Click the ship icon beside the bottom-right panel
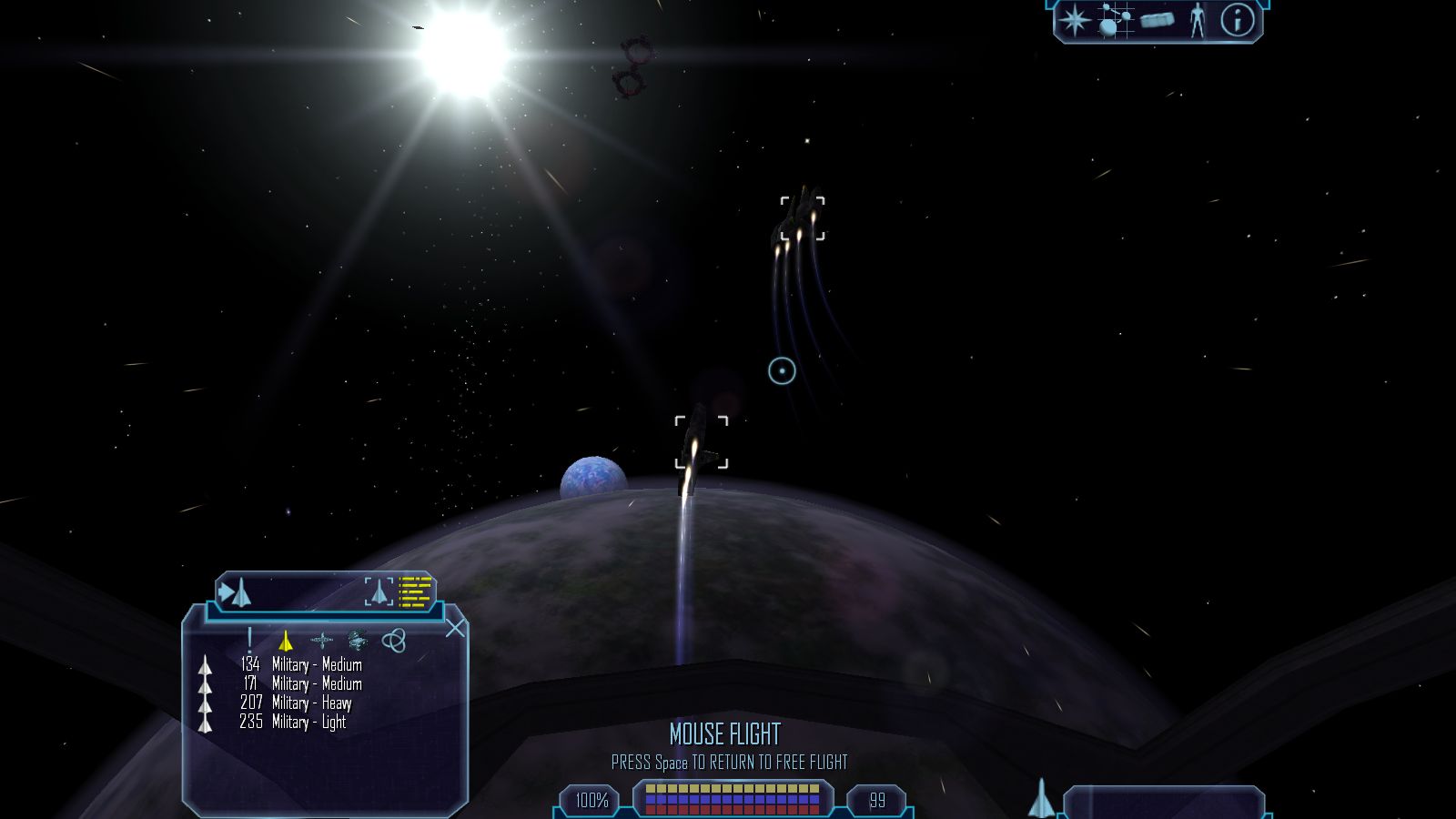Screen dimensions: 1456x819 tap(1041, 798)
